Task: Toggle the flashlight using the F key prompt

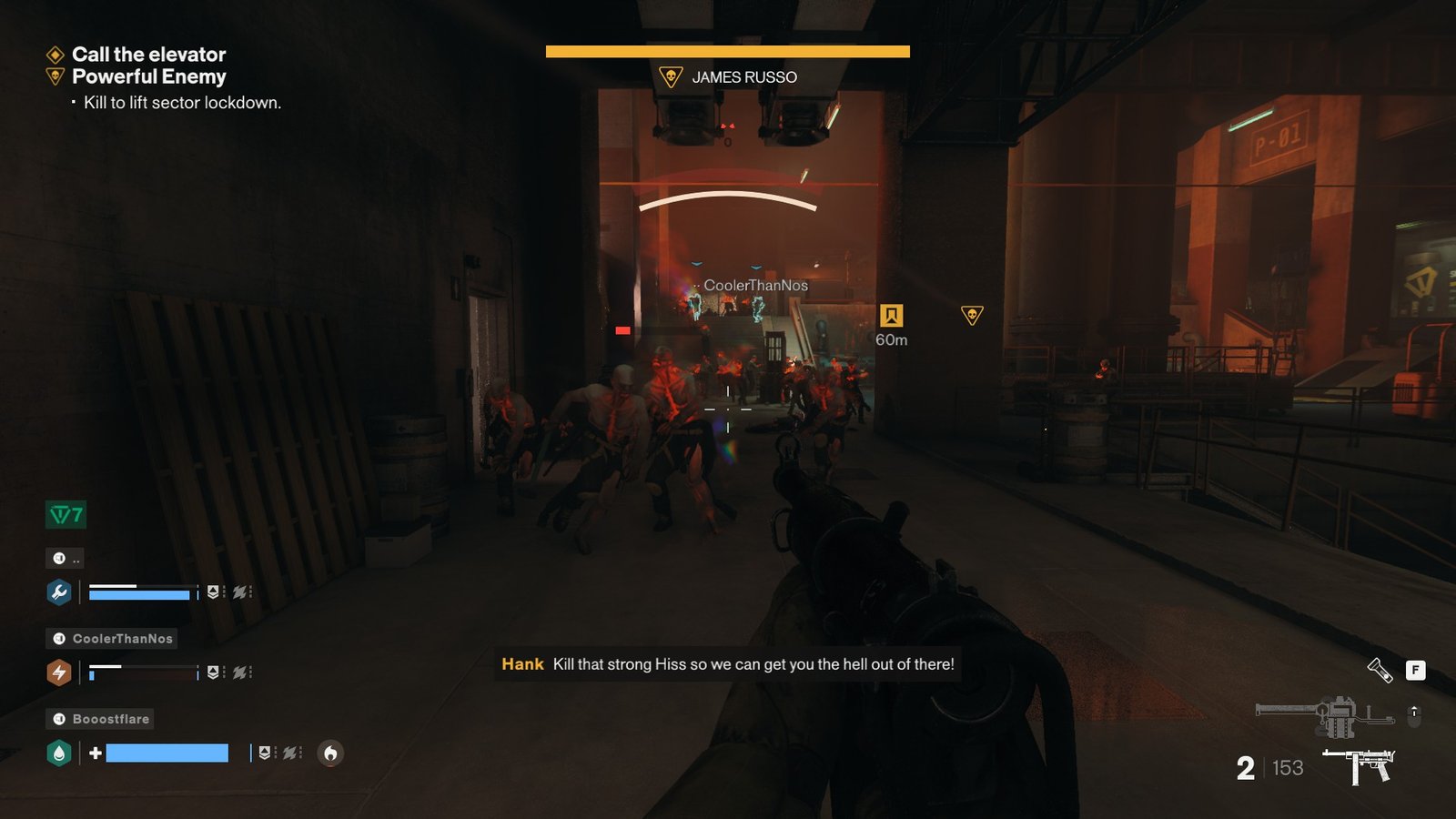Action: click(x=1416, y=670)
